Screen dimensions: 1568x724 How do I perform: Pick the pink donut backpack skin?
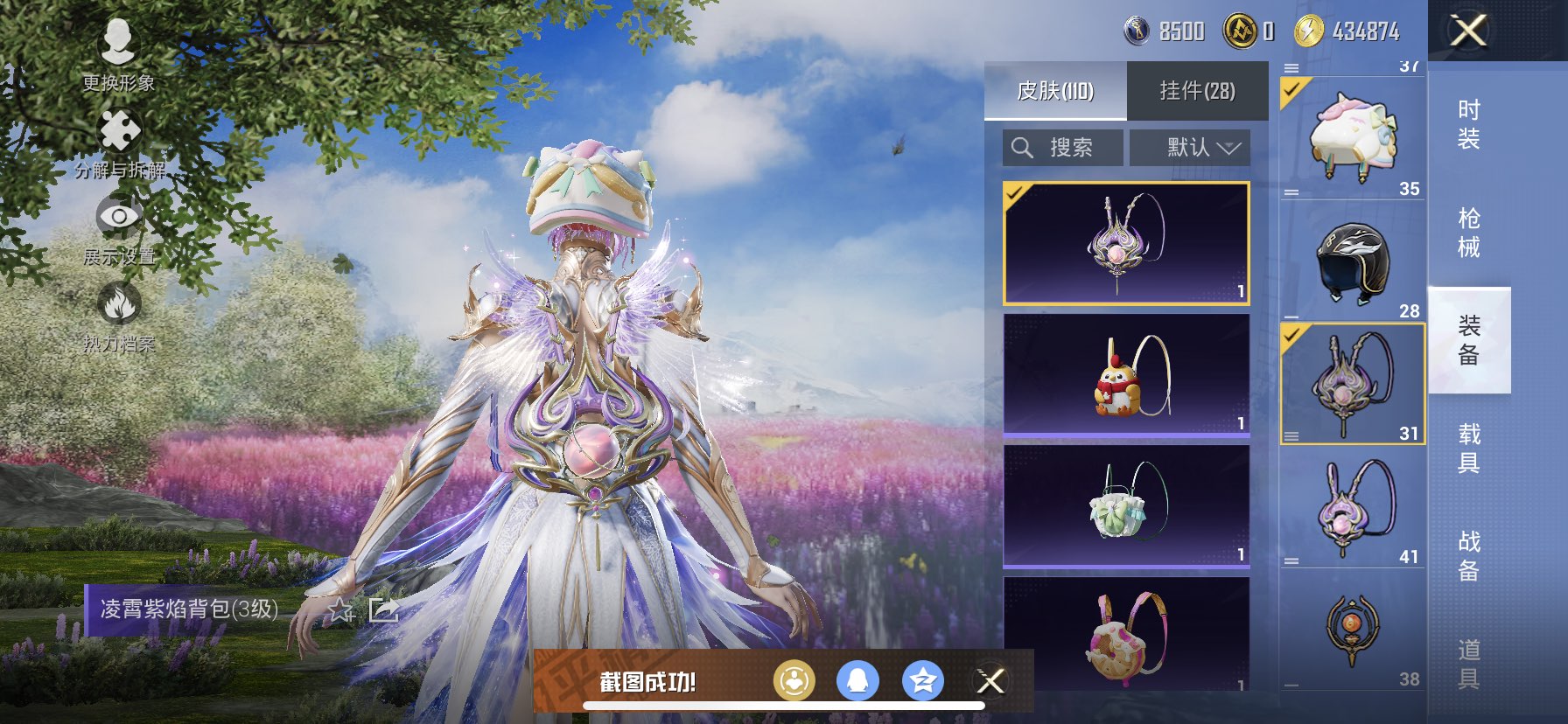[x=1126, y=634]
